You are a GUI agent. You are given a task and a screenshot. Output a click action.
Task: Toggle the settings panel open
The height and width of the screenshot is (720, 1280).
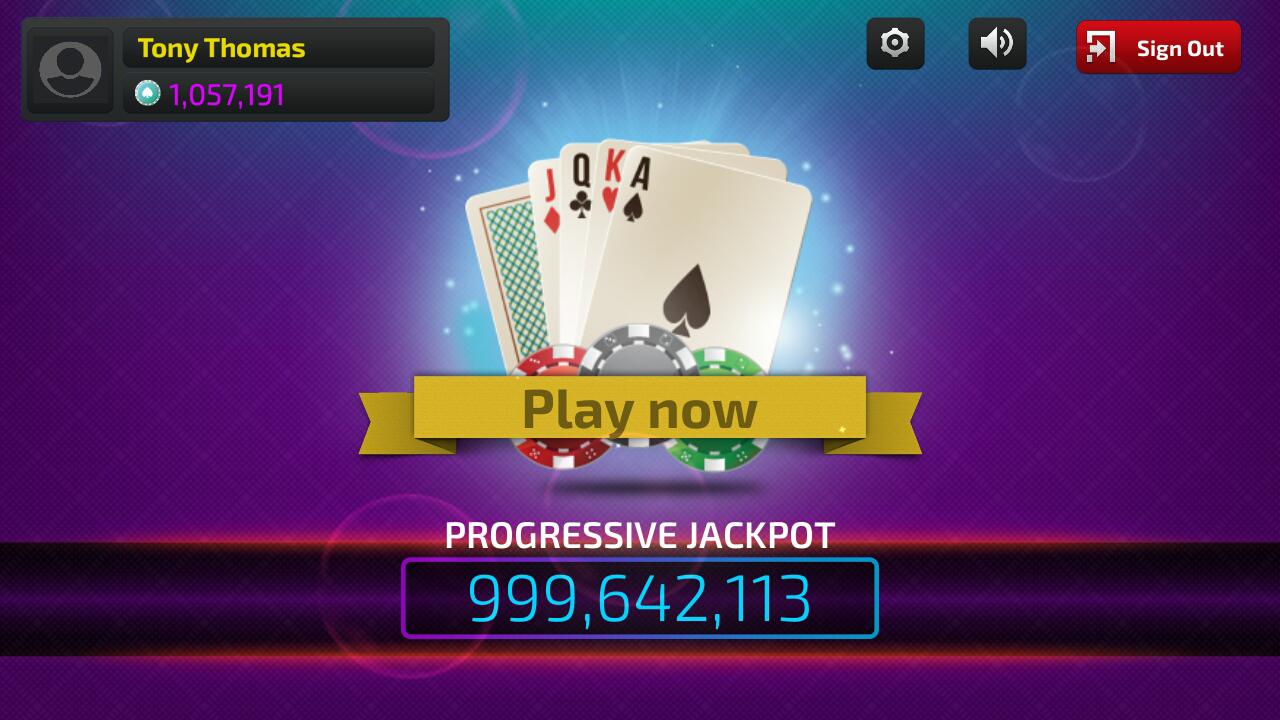(895, 43)
